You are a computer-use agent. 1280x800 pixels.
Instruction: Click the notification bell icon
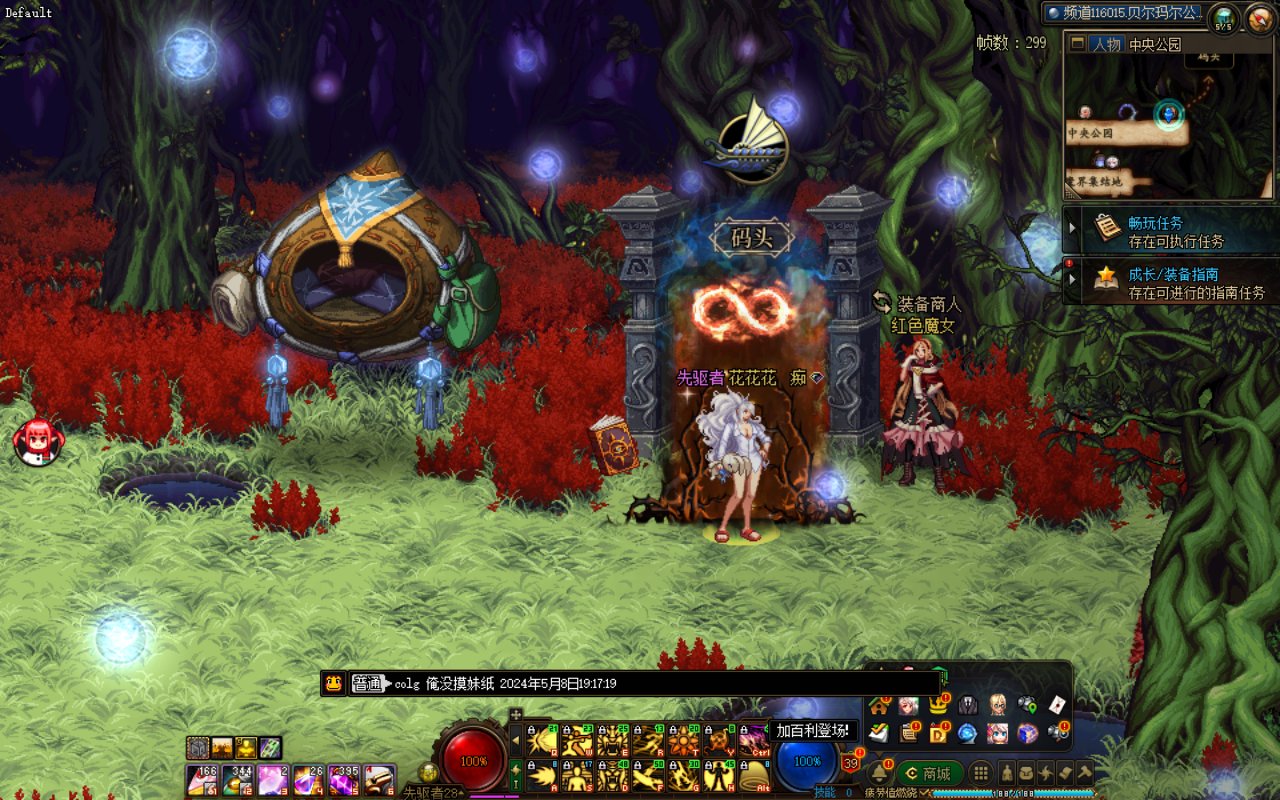tap(880, 773)
